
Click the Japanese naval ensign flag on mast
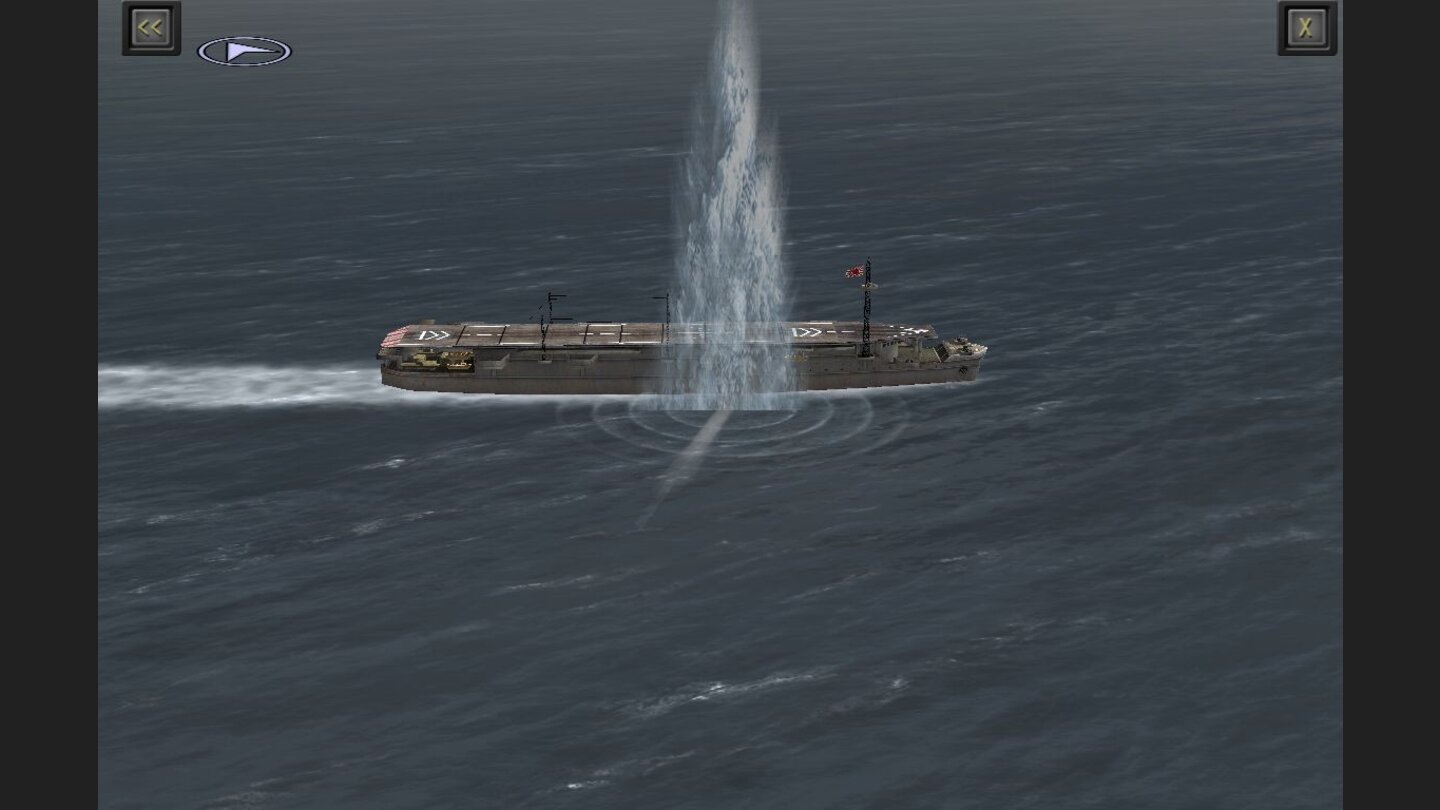point(853,271)
